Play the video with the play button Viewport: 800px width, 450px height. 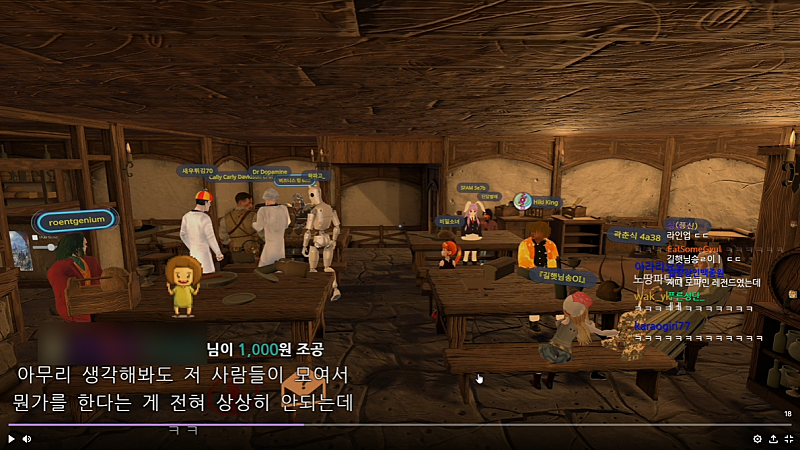tap(11, 438)
